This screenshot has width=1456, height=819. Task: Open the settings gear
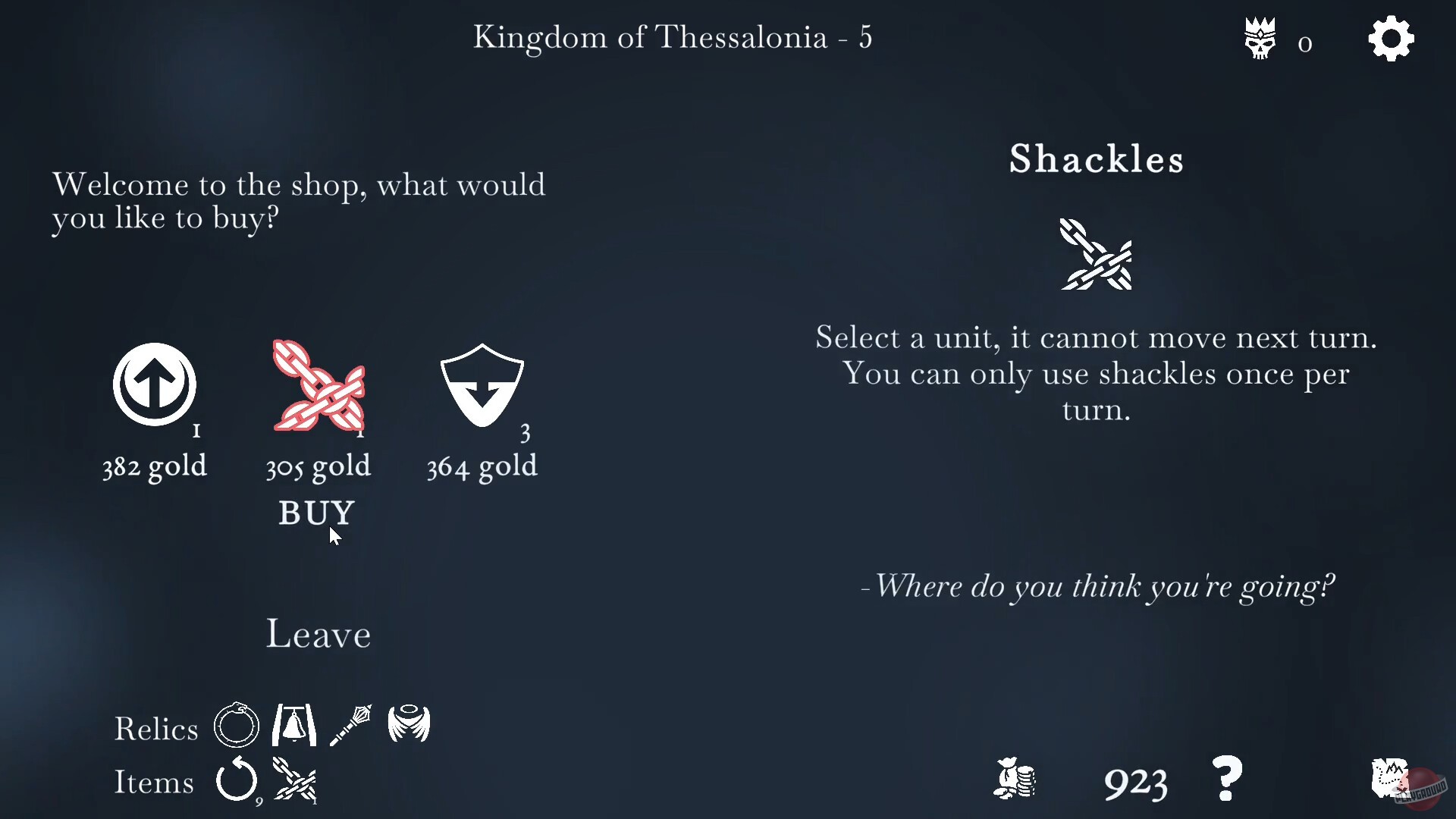(1392, 38)
